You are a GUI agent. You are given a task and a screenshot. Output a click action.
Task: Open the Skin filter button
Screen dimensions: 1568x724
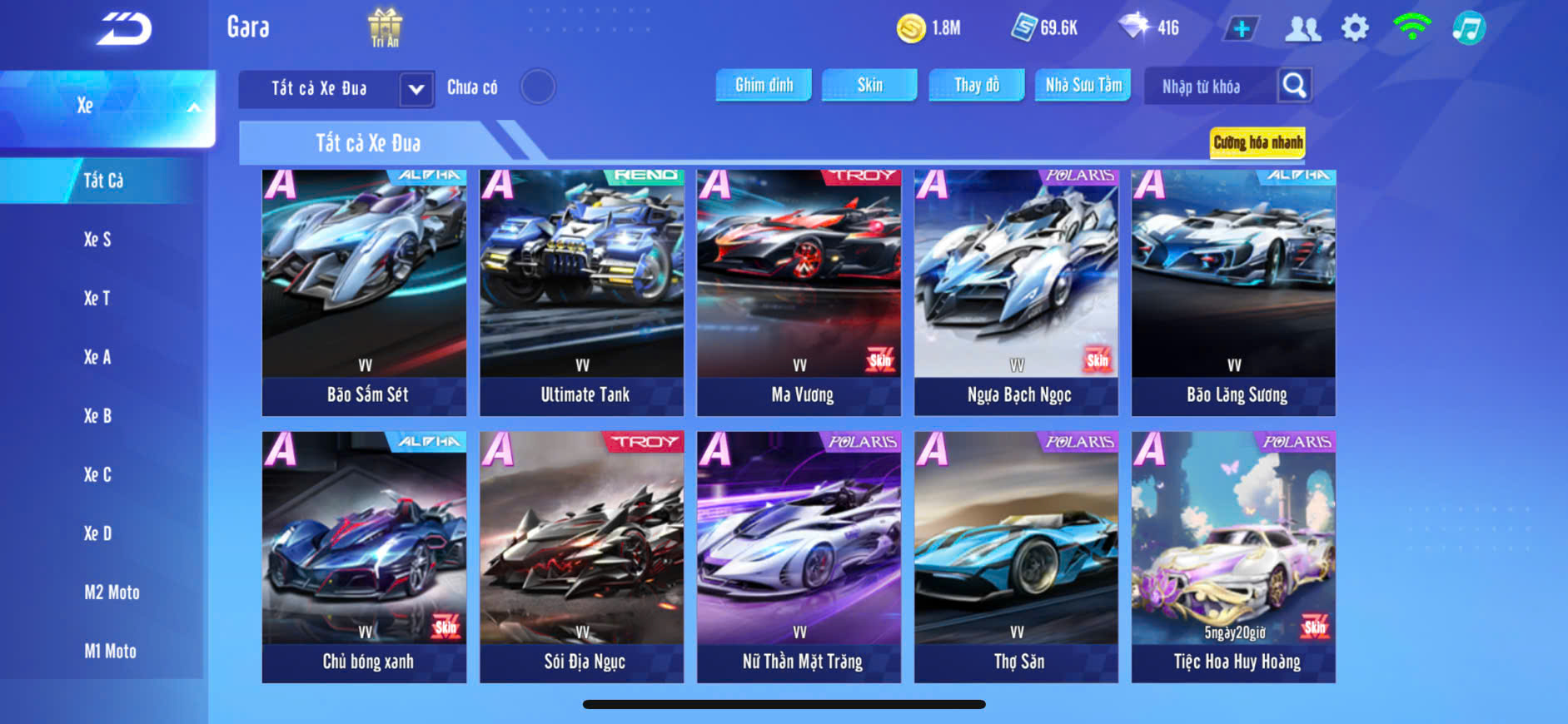pos(869,85)
